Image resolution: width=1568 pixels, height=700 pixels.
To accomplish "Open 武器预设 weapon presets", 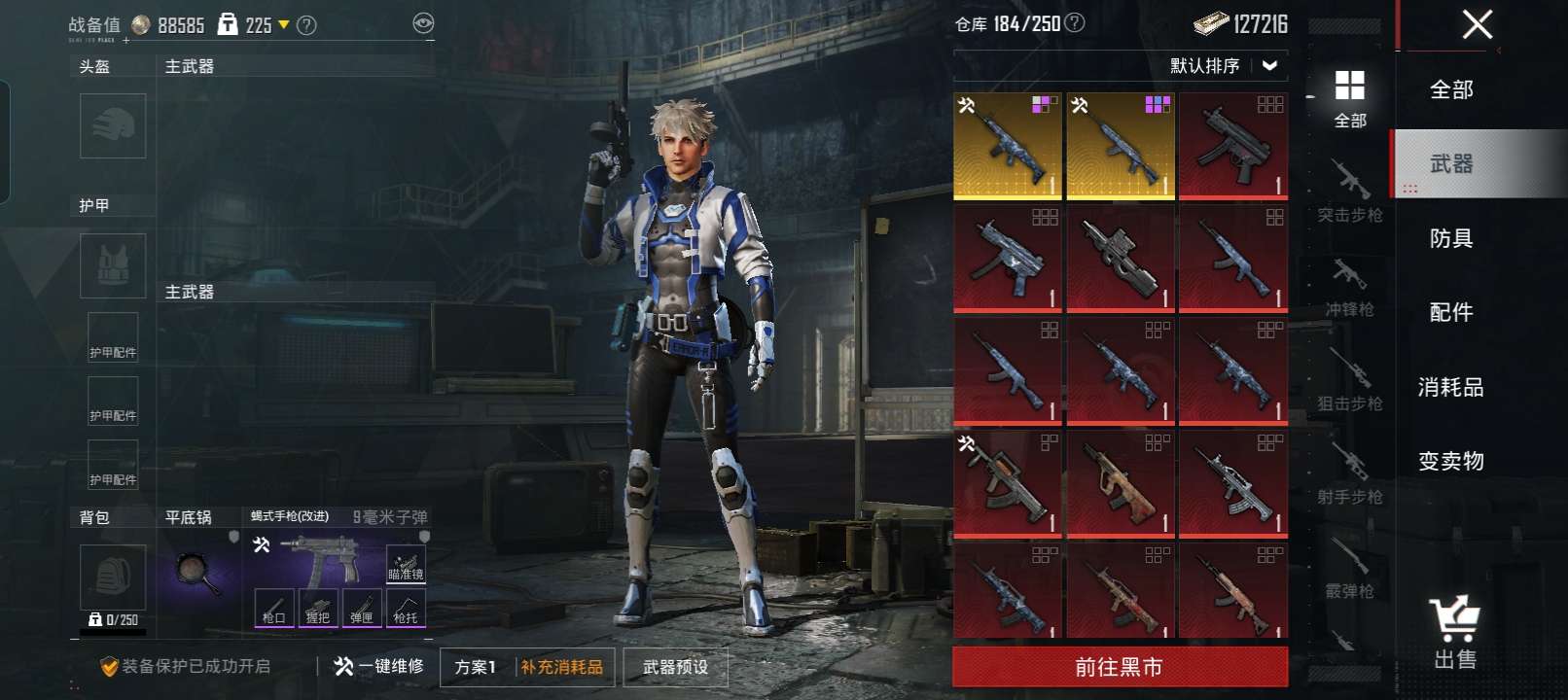I will coord(675,668).
